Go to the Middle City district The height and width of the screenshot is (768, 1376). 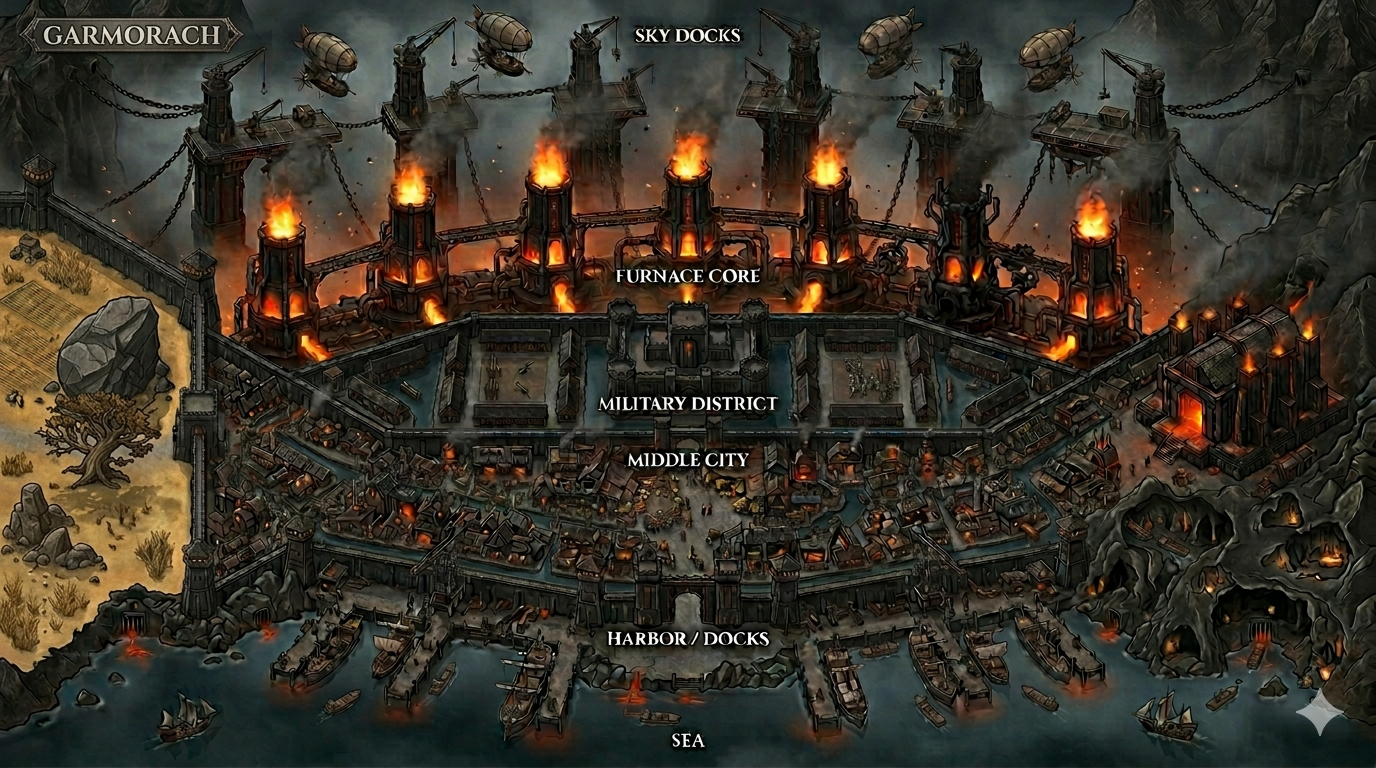(687, 460)
